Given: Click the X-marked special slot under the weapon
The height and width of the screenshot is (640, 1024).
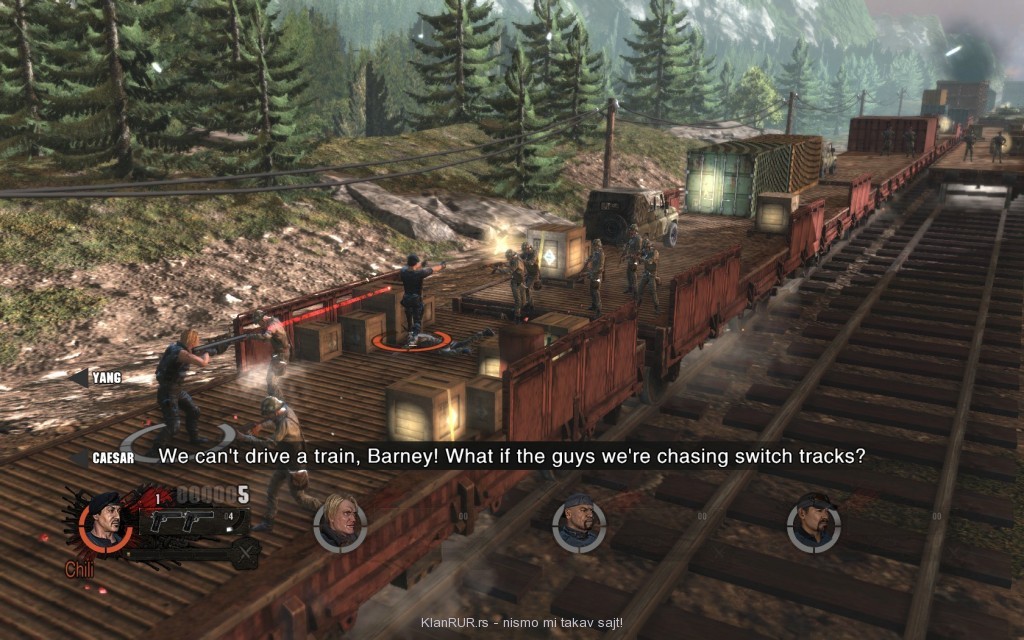Looking at the screenshot, I should tap(245, 550).
